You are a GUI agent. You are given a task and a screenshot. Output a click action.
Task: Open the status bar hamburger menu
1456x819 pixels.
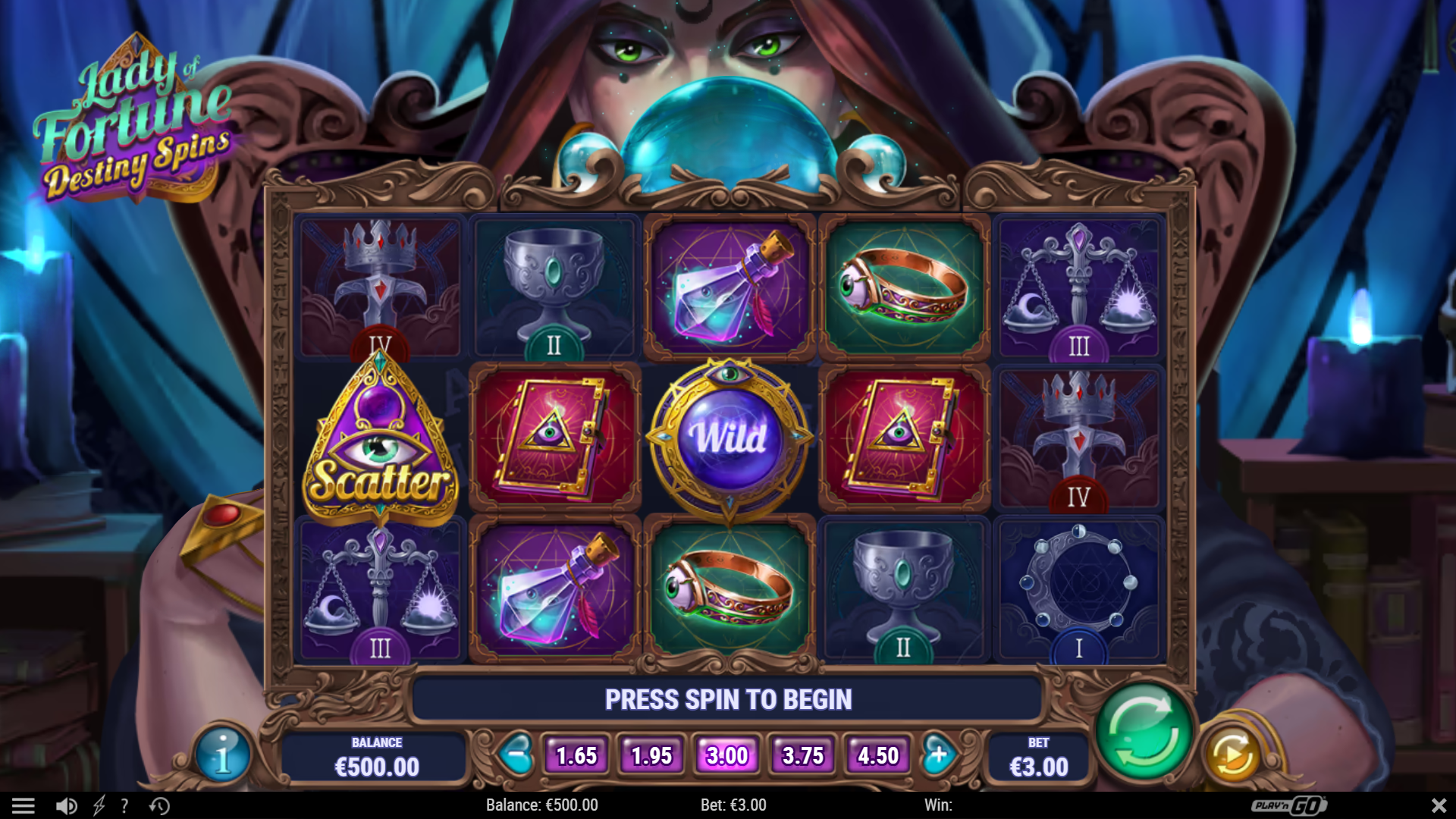click(25, 805)
